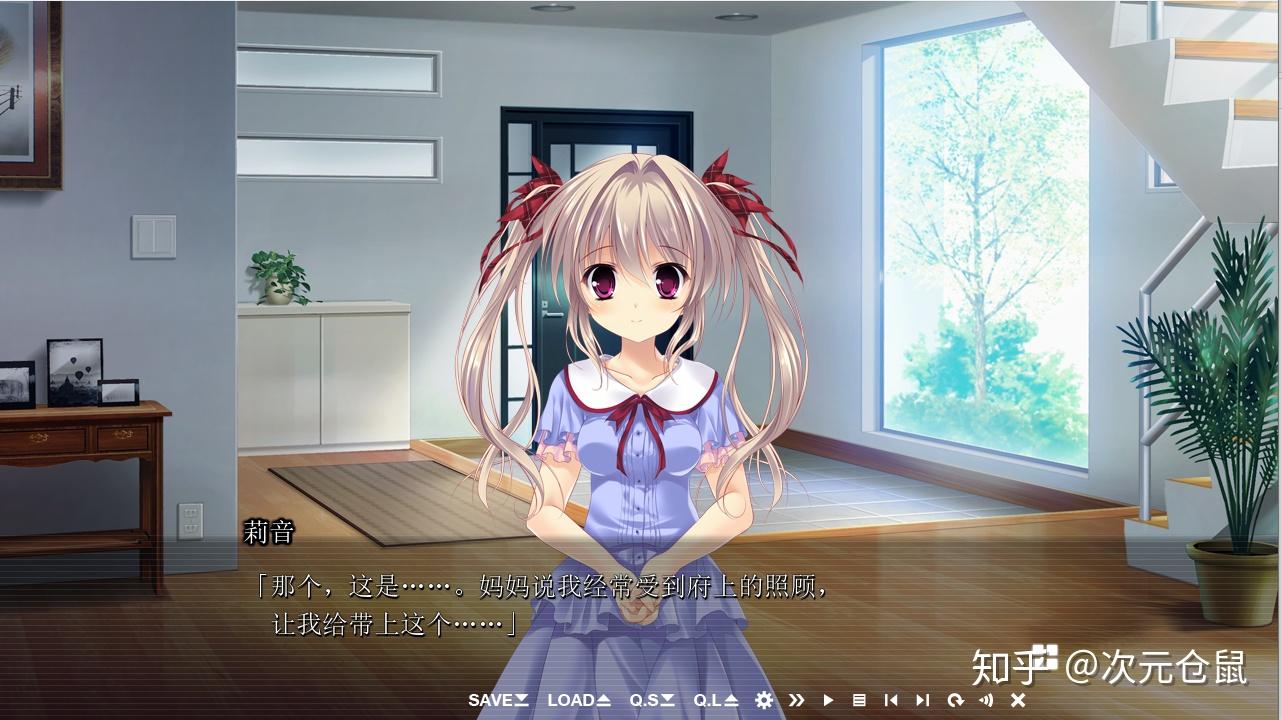Jump back using the previous-scene icon
This screenshot has width=1282, height=720.
pyautogui.click(x=891, y=701)
